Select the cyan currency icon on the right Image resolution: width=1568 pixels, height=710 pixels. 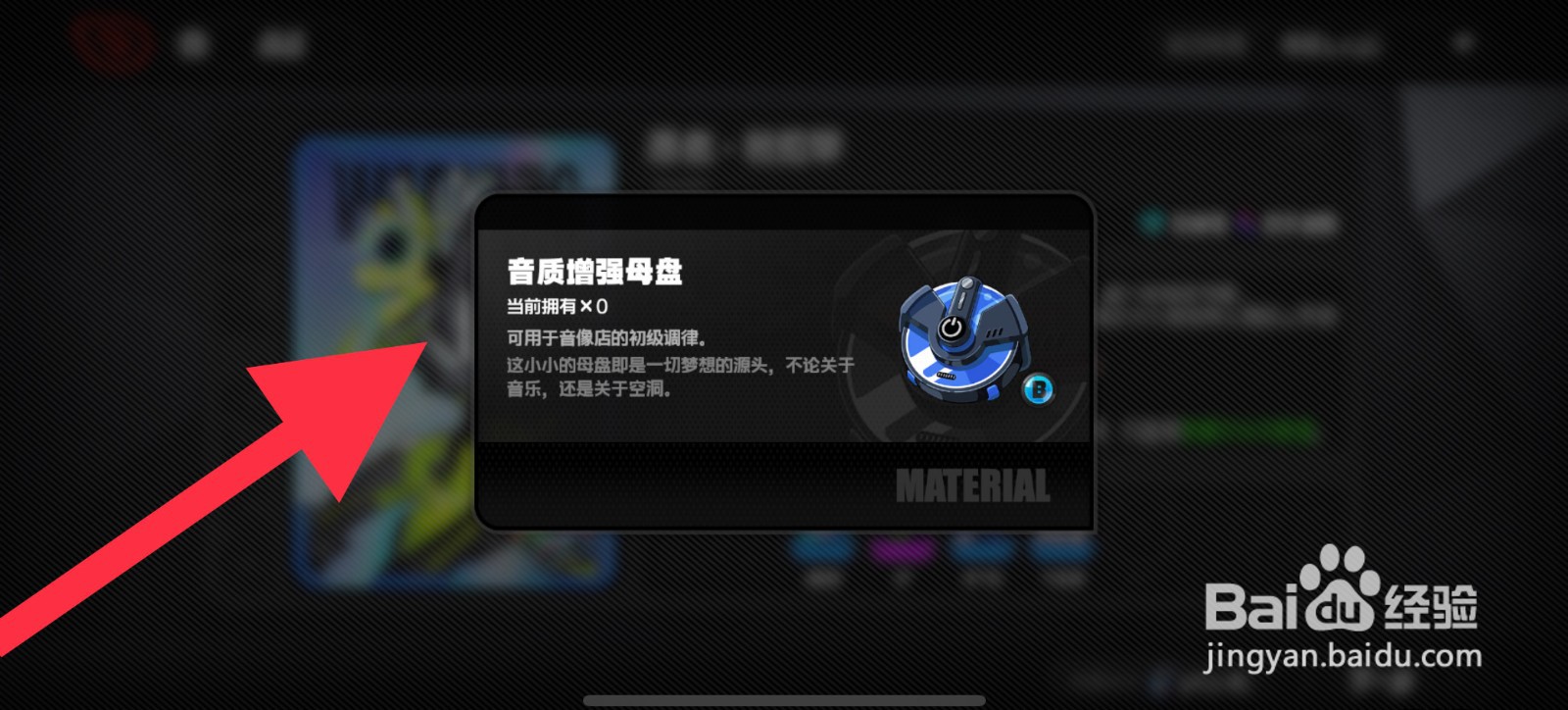pyautogui.click(x=1151, y=221)
